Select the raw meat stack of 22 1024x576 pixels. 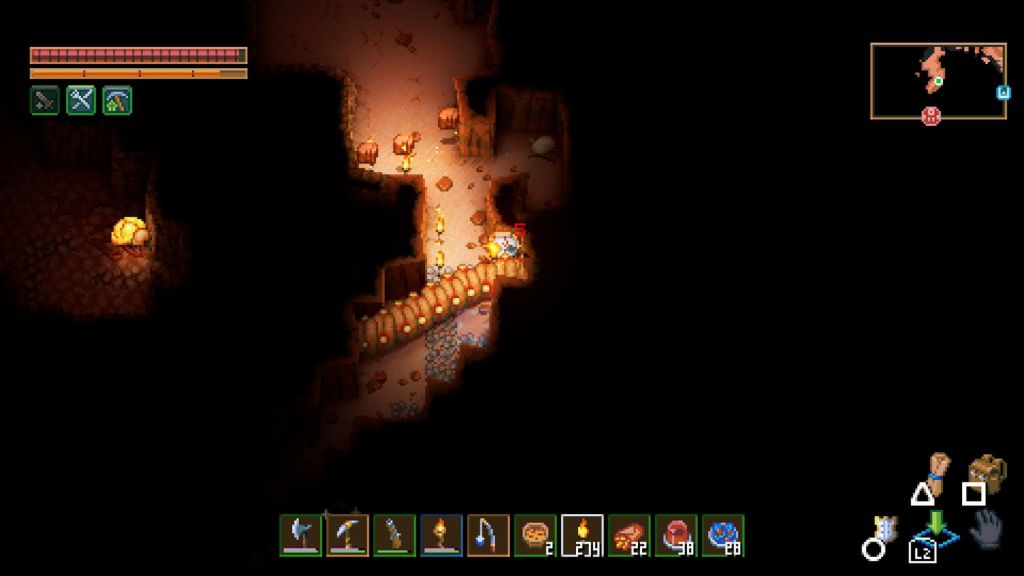coord(629,535)
